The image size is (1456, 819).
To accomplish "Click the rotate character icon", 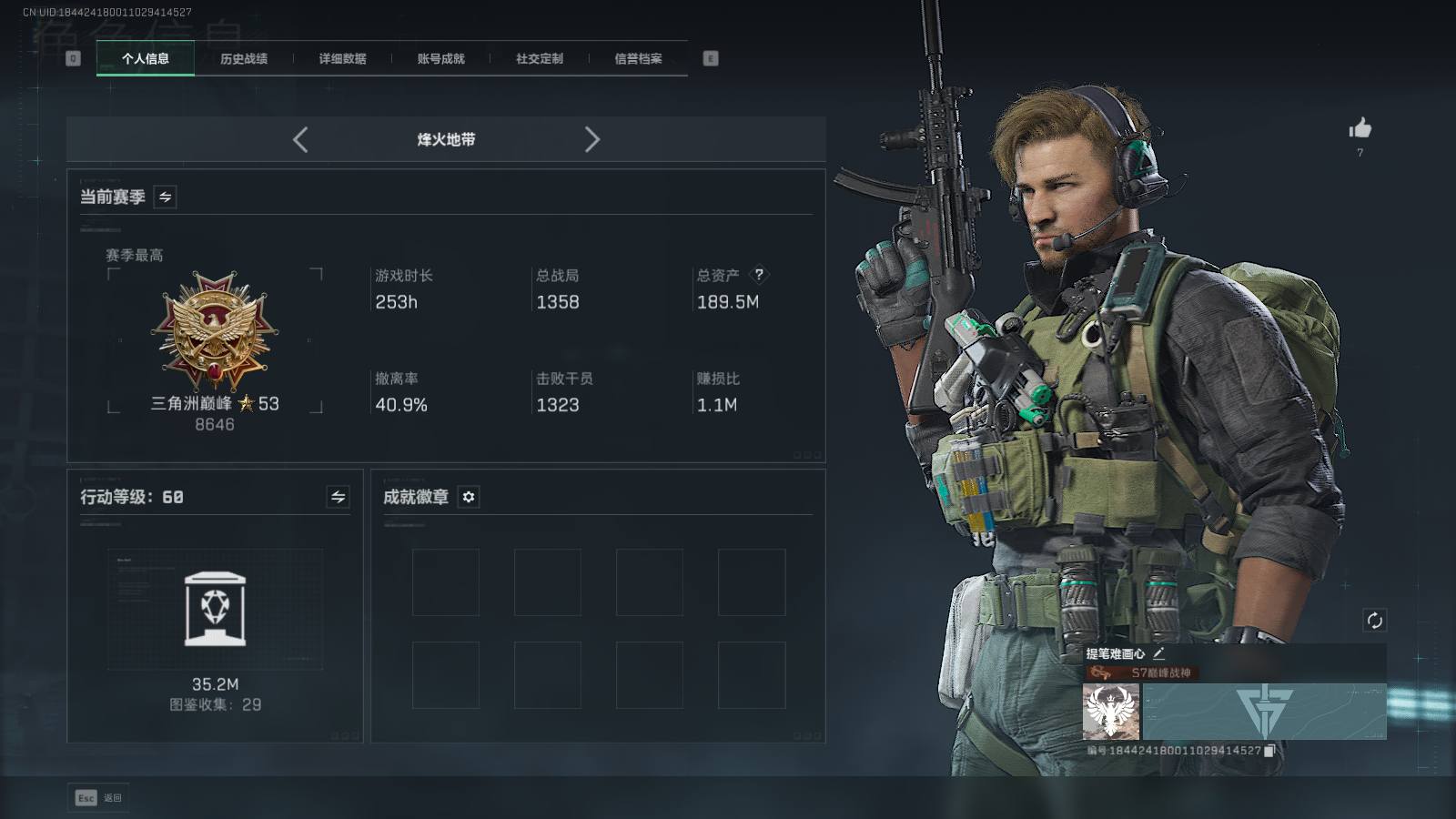I will 1374,621.
